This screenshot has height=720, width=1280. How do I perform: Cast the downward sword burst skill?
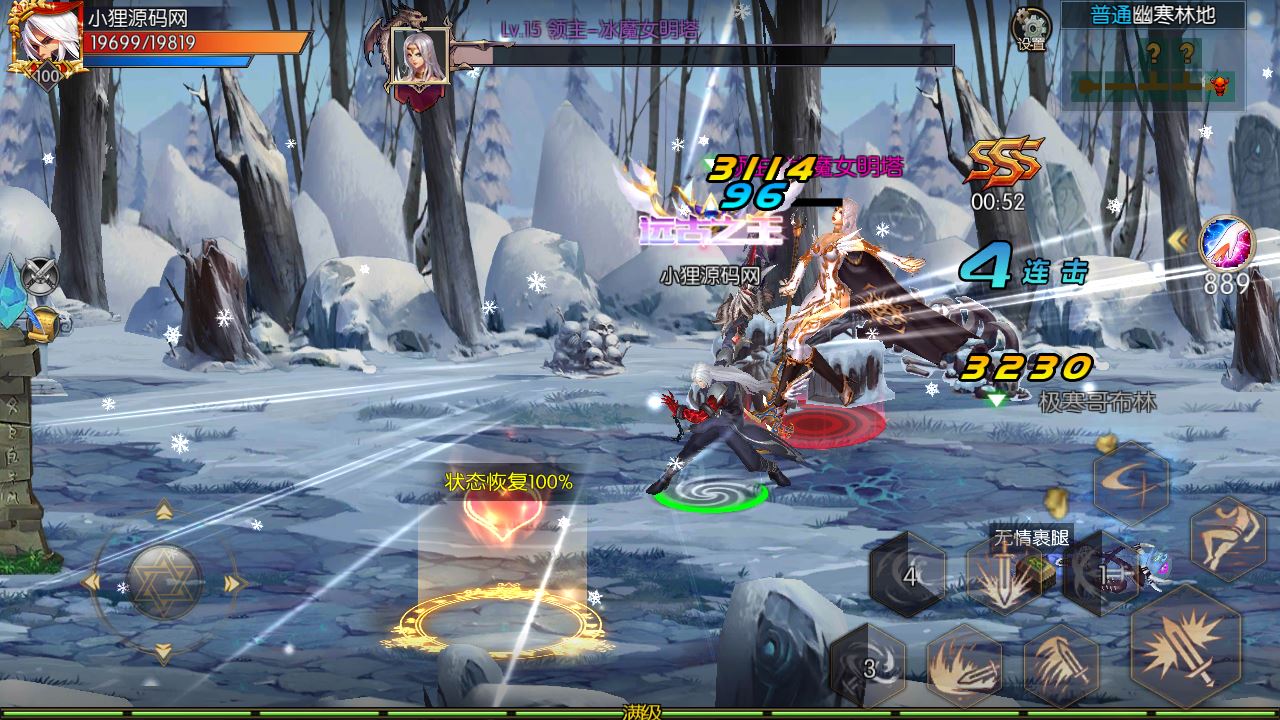(x=1004, y=576)
